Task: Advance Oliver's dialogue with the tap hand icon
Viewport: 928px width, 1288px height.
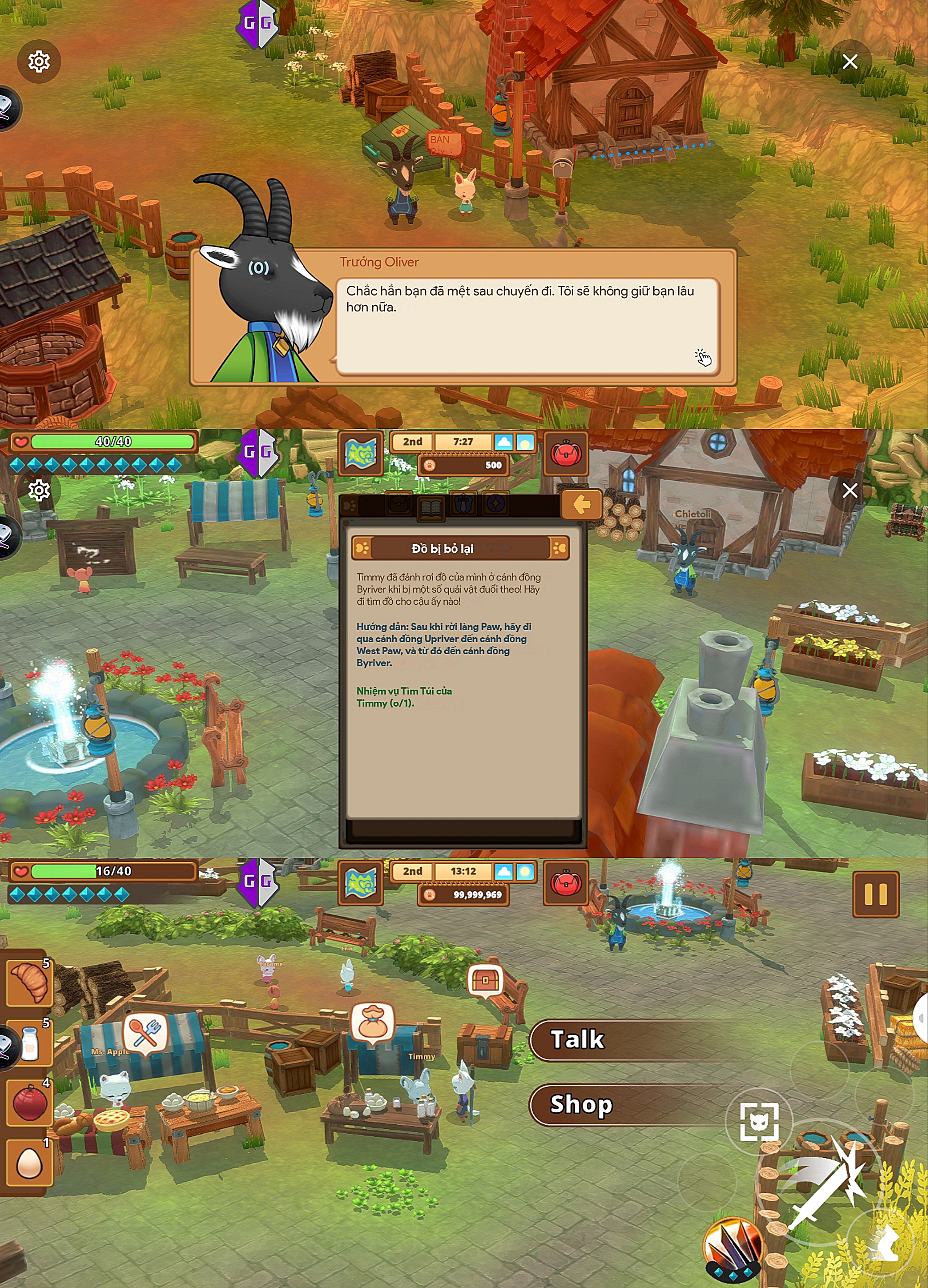Action: 702,357
